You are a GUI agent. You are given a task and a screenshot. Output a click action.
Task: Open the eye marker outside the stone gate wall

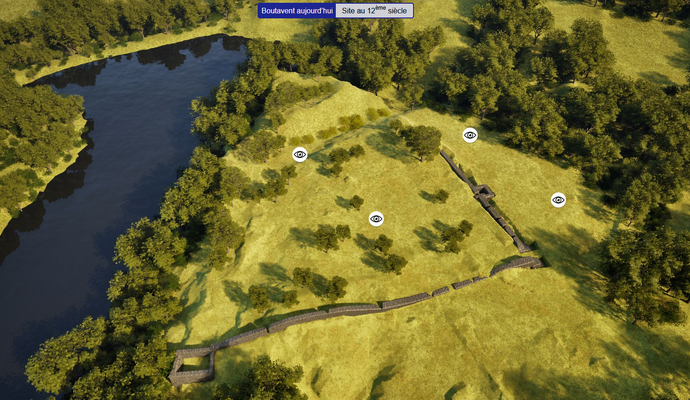click(x=558, y=200)
